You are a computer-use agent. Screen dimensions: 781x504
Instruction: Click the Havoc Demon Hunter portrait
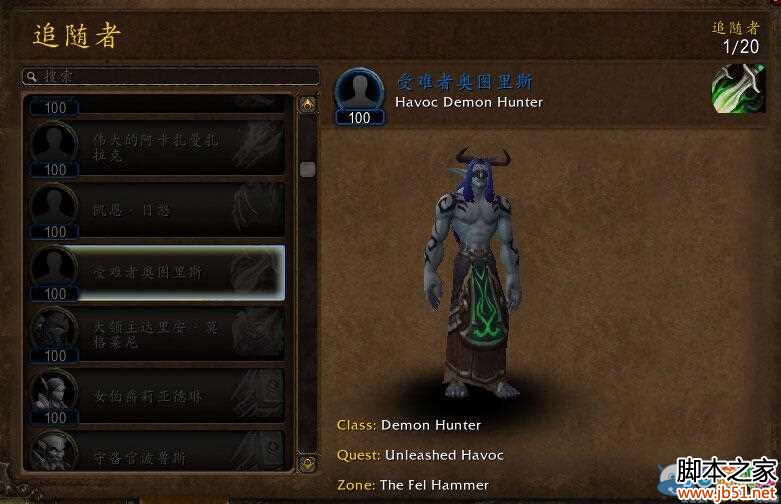coord(359,93)
